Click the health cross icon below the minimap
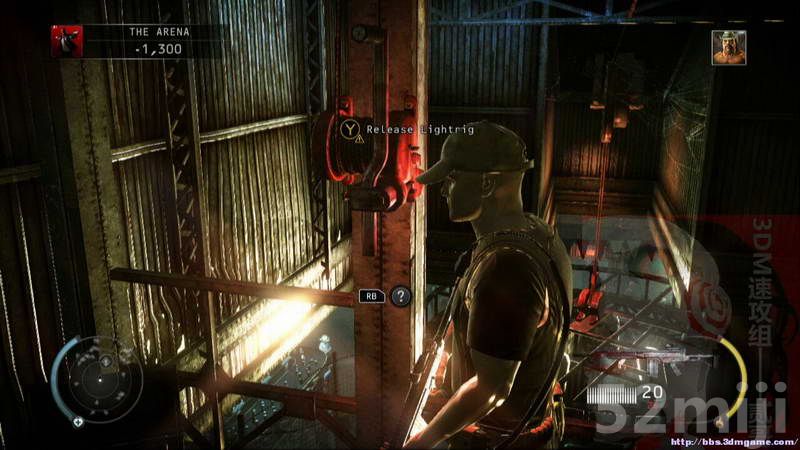 coord(78,422)
